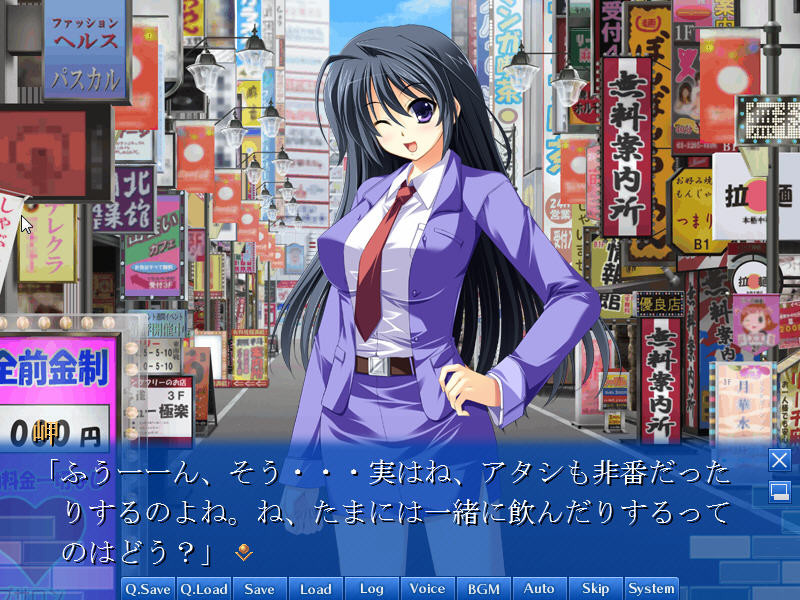This screenshot has height=600, width=800.
Task: Click the BGM button
Action: [484, 589]
